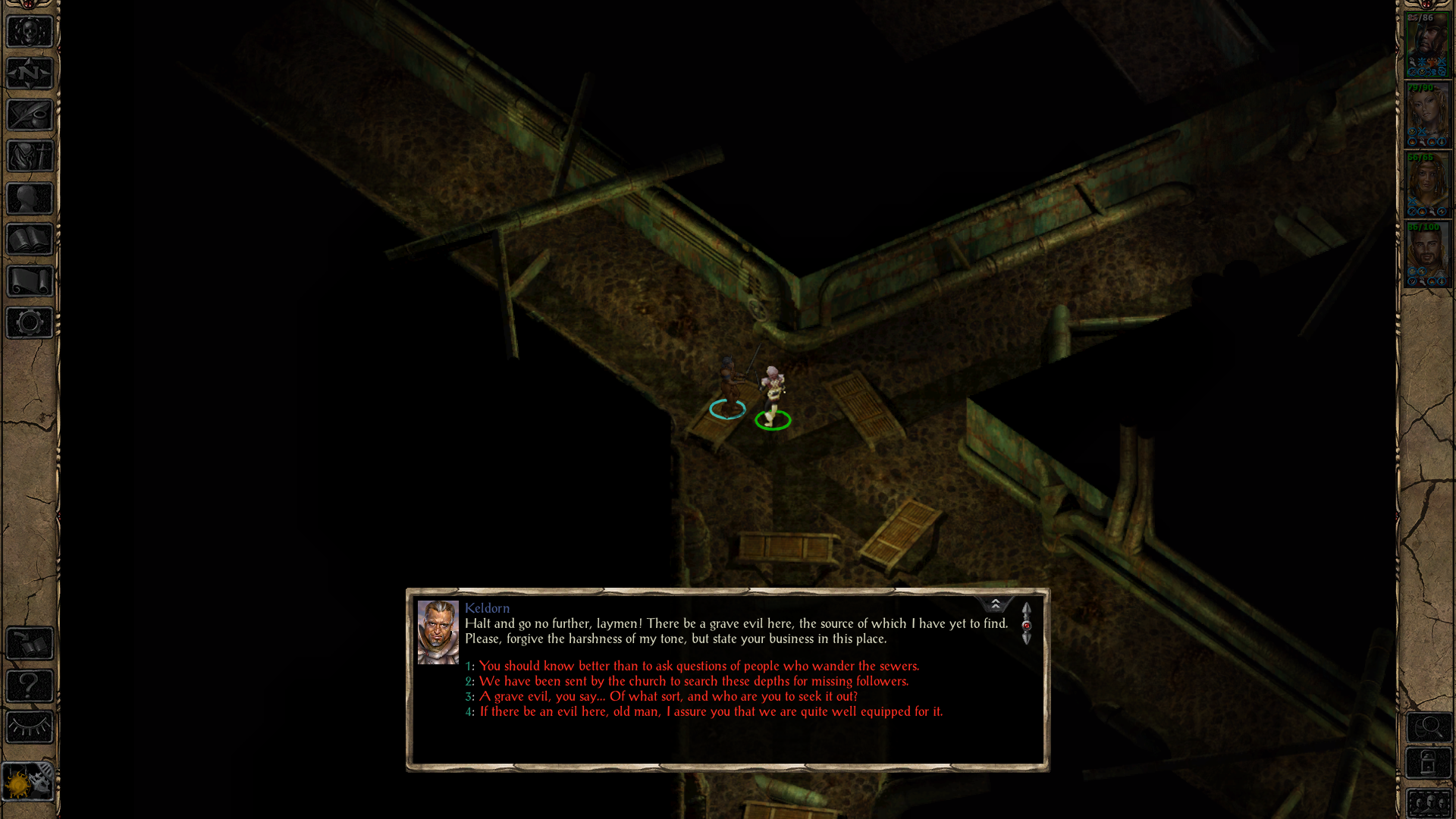Collapse the dialog box using the double chevron
The image size is (1456, 819).
pos(996,603)
